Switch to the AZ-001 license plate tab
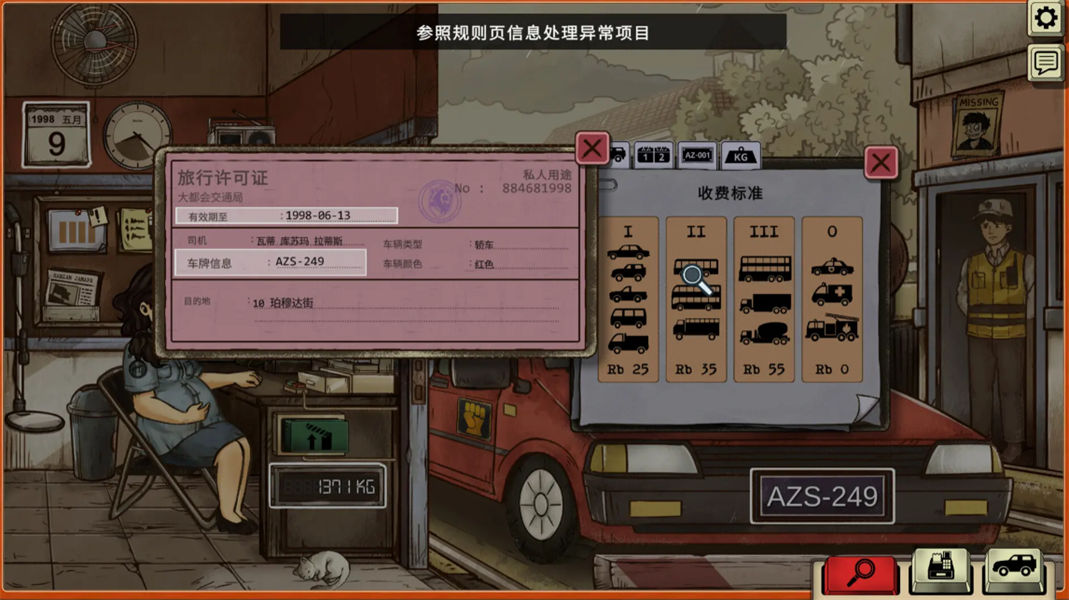 pos(696,155)
